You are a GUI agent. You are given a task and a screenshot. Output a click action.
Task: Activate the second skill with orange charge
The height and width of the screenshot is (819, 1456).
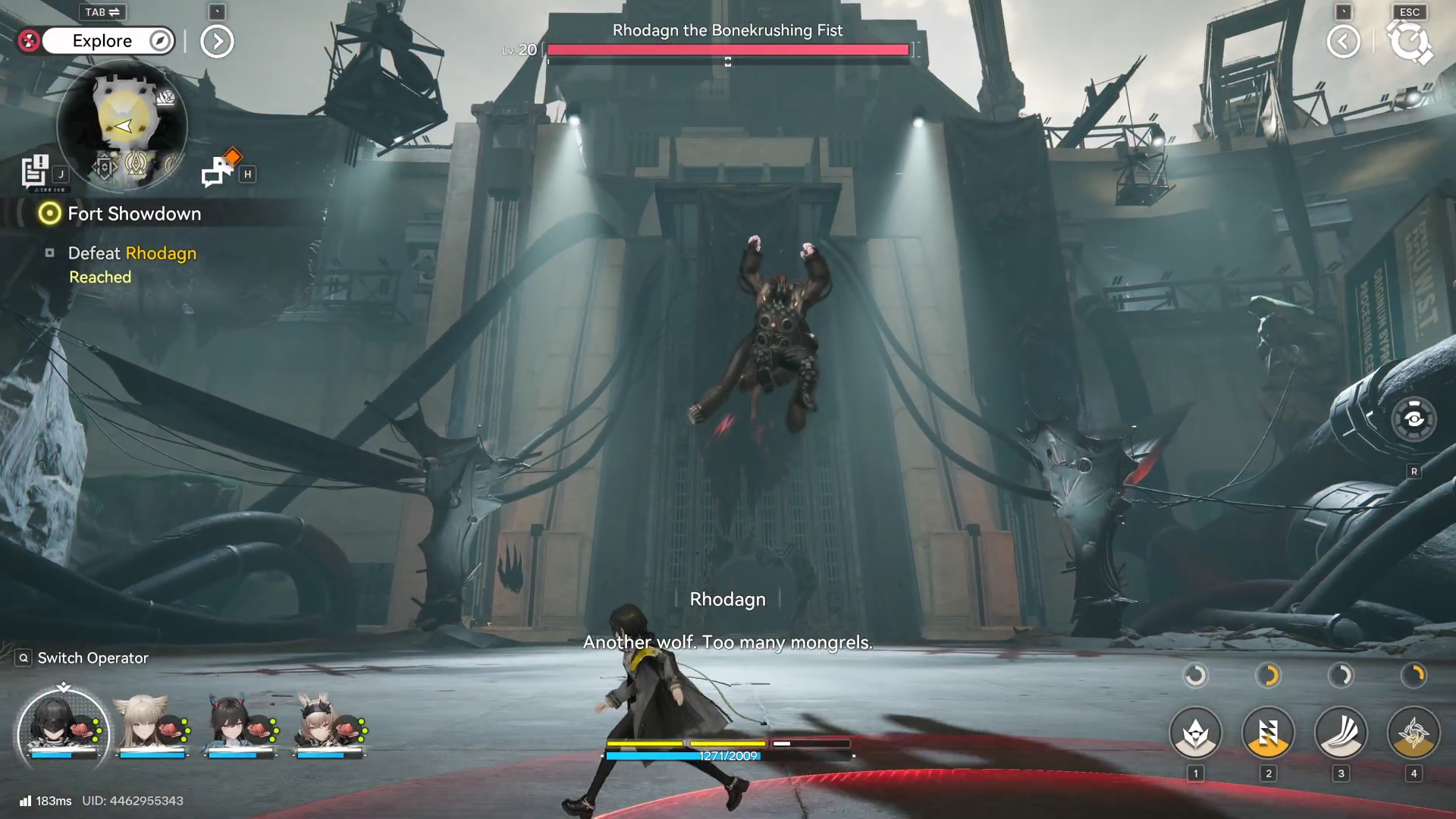[x=1268, y=733]
